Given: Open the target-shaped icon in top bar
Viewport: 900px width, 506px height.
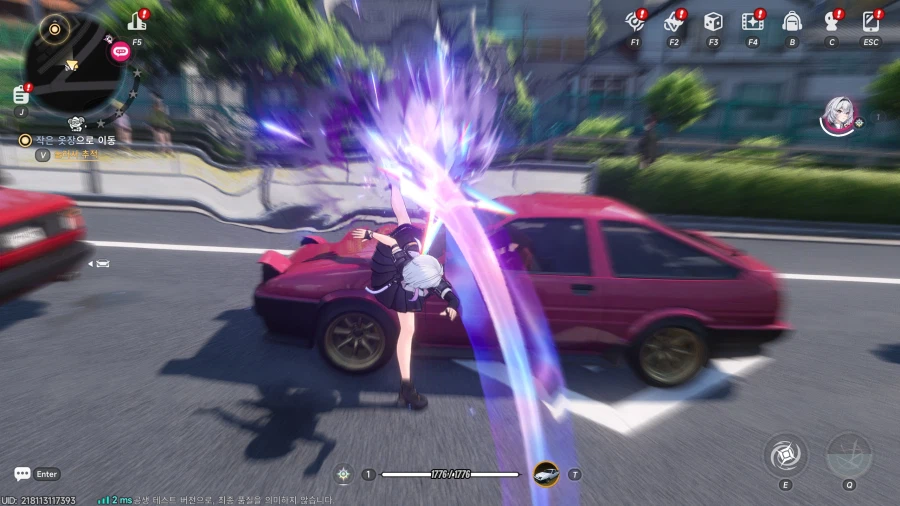Looking at the screenshot, I should (x=634, y=21).
